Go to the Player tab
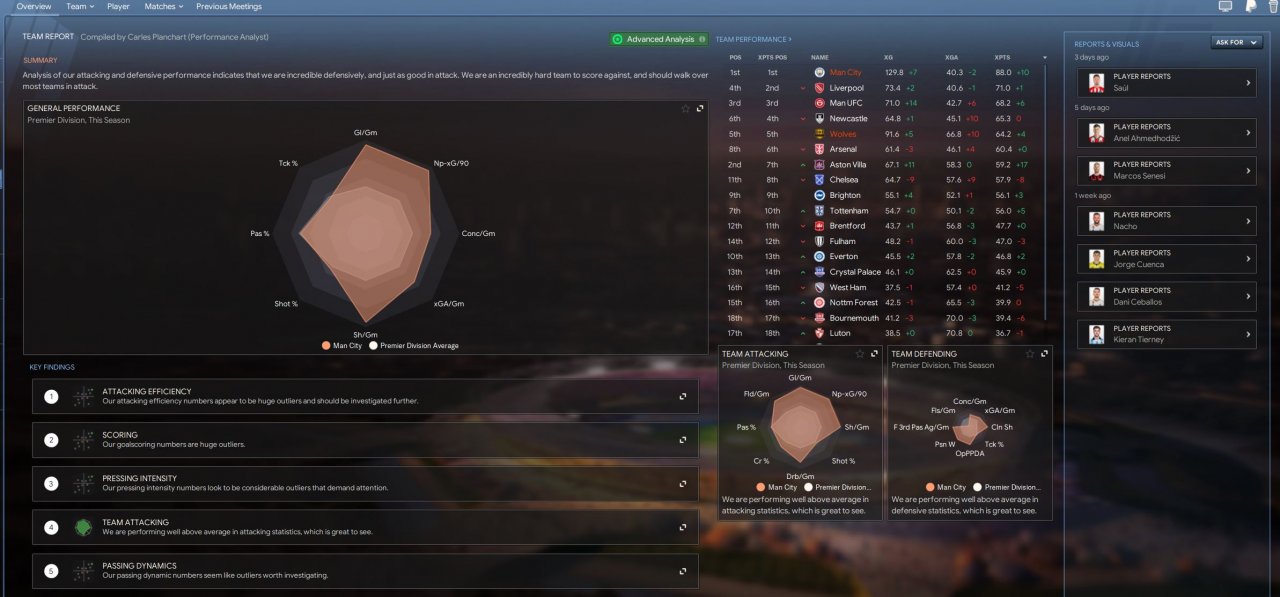 click(x=118, y=6)
